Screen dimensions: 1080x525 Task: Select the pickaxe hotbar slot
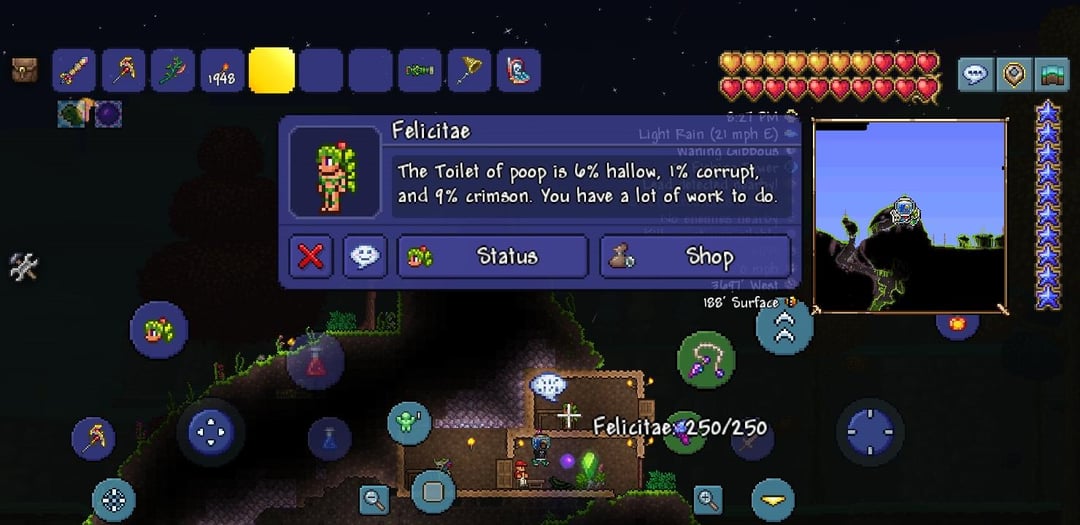click(x=124, y=71)
